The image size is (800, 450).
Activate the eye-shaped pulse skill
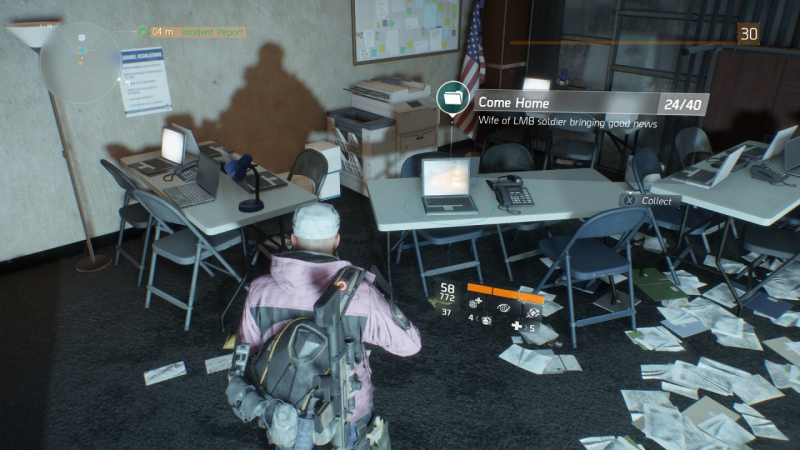506,309
